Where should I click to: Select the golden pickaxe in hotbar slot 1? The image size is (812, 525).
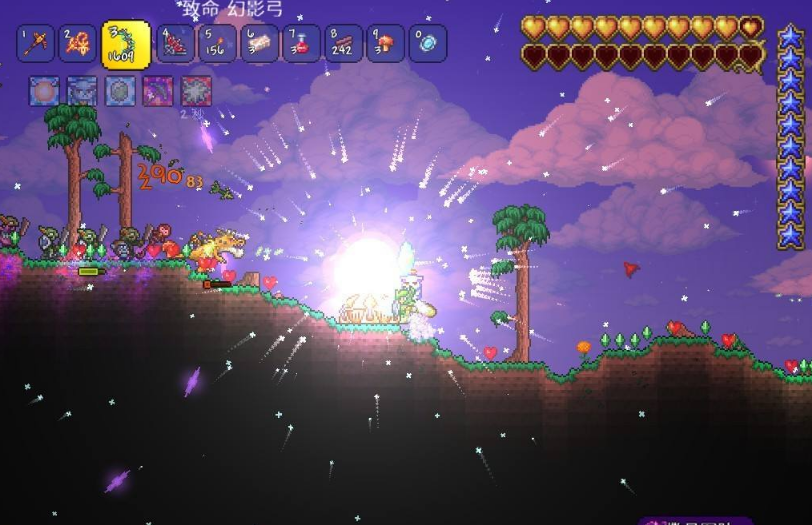pyautogui.click(x=35, y=43)
